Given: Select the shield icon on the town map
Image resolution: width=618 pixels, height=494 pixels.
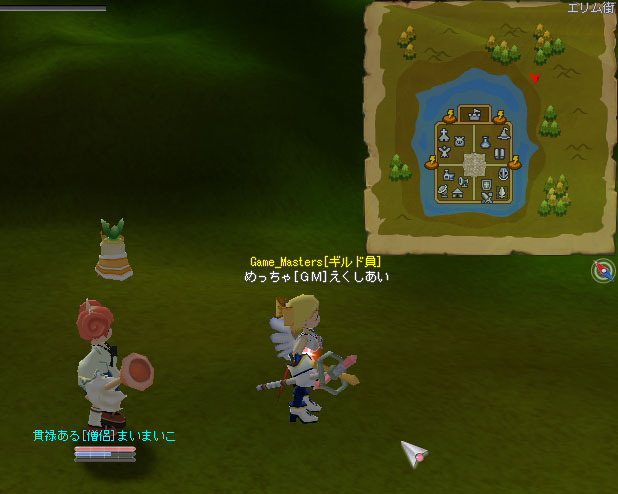Looking at the screenshot, I should coord(486,185).
